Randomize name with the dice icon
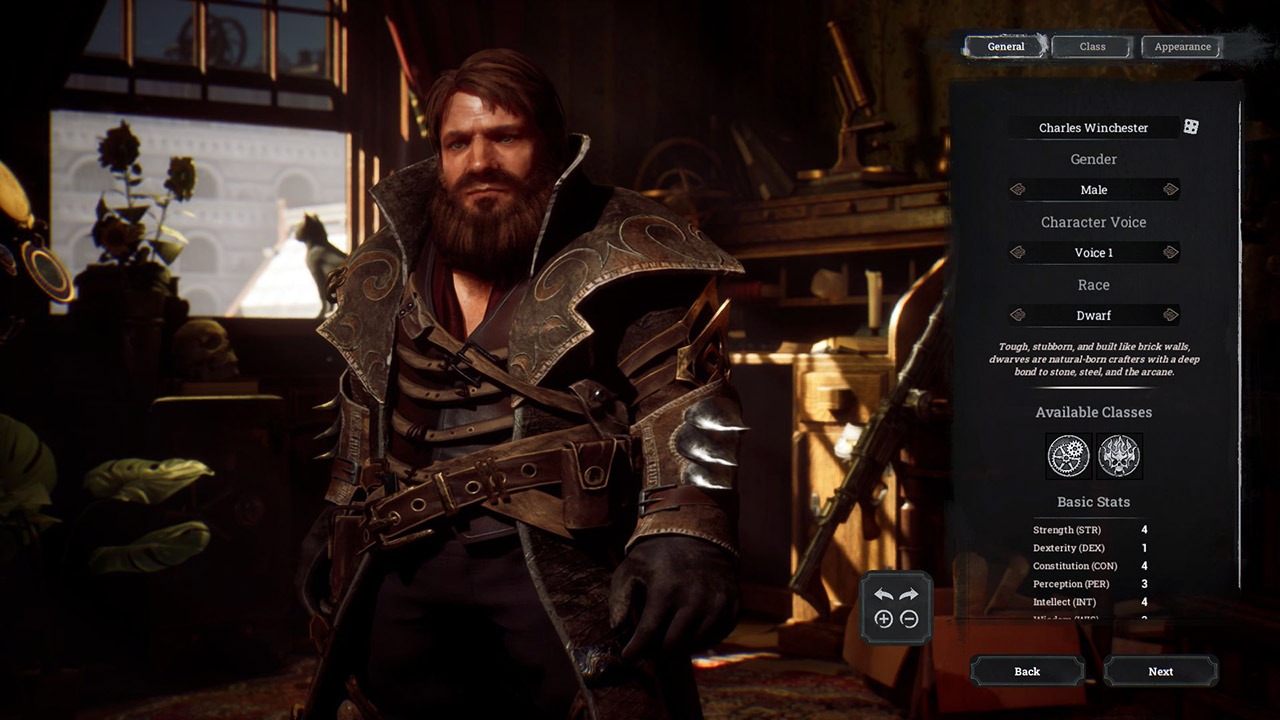The image size is (1280, 720). (x=1191, y=127)
